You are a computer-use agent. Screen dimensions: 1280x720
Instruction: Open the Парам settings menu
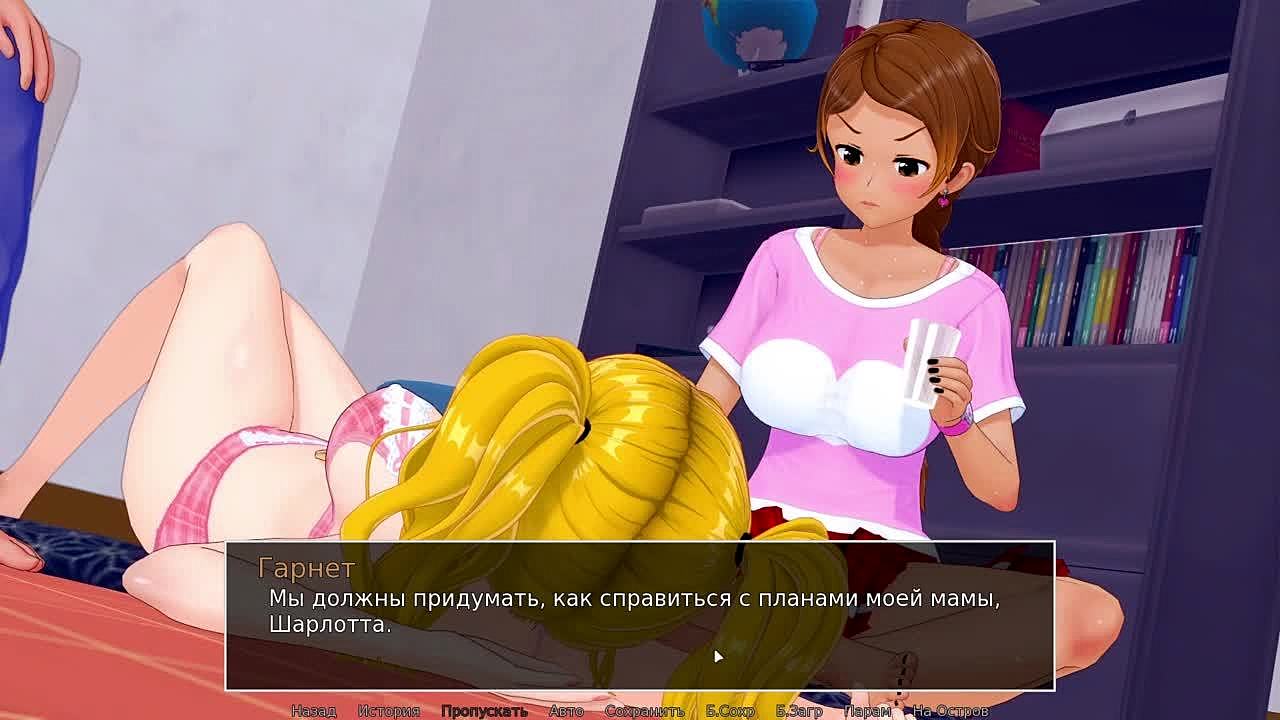point(867,711)
